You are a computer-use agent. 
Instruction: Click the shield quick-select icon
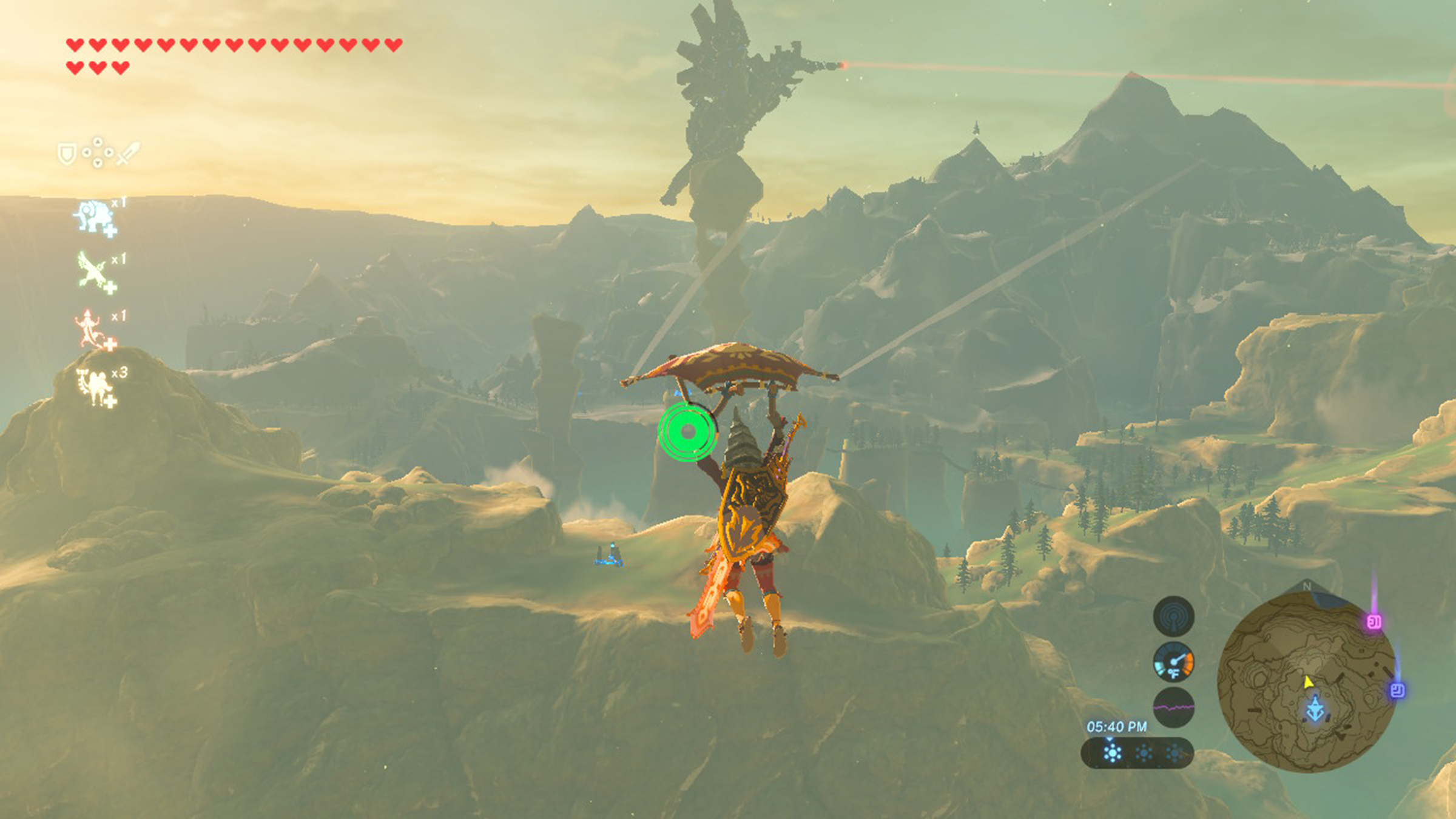66,154
